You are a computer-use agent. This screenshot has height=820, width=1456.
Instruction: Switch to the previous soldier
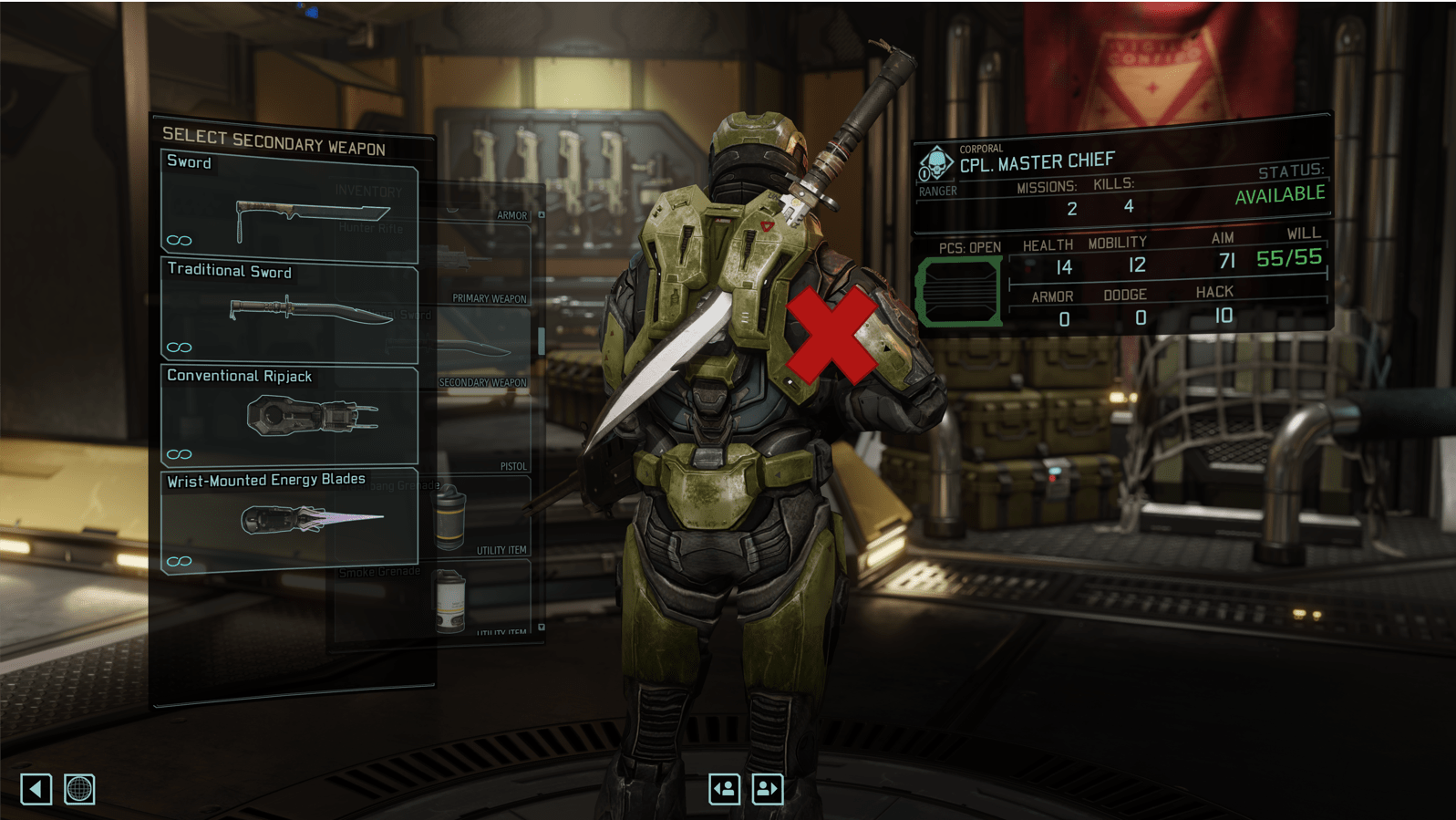click(724, 789)
